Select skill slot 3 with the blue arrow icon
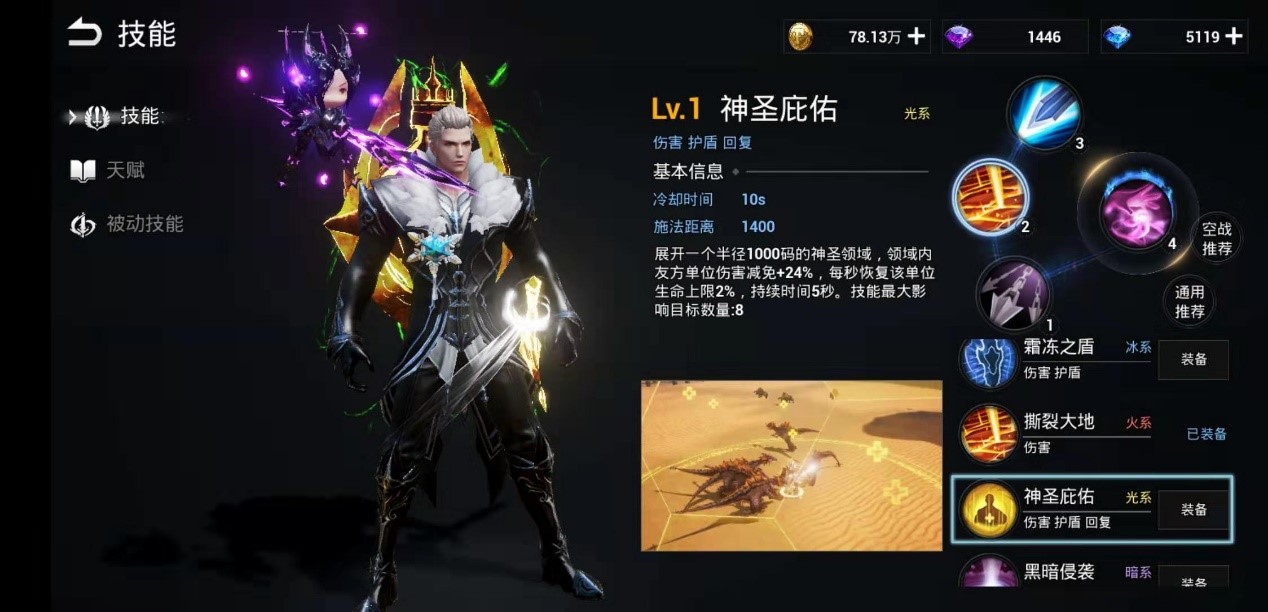The height and width of the screenshot is (612, 1268). [x=1043, y=114]
